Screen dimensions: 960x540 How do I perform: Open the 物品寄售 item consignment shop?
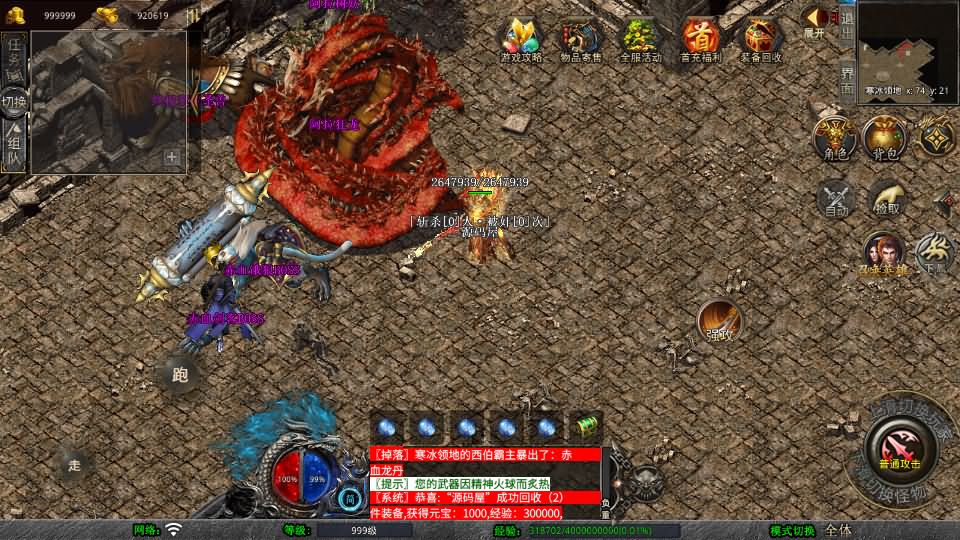581,38
